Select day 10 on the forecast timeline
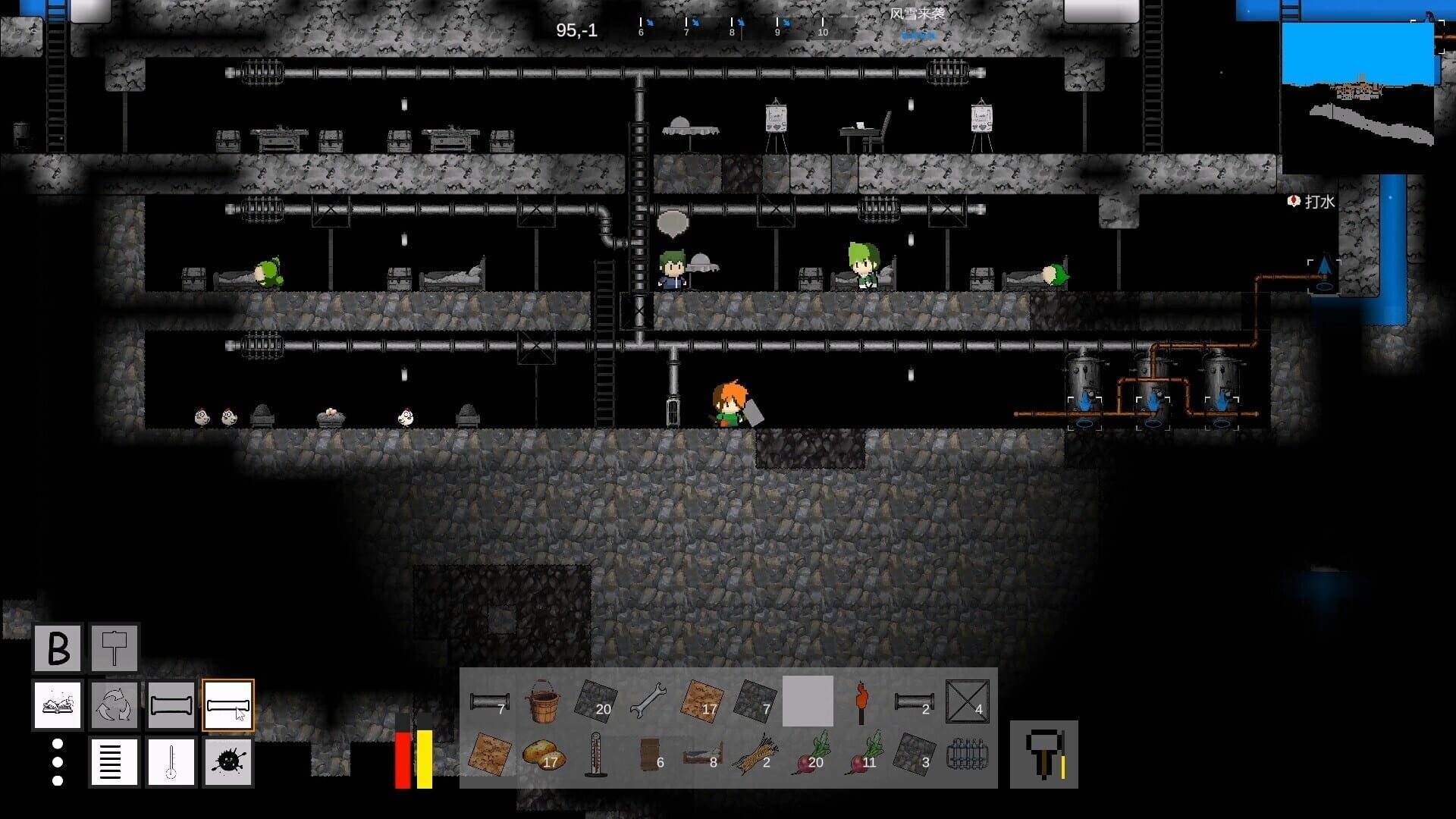 coord(821,30)
